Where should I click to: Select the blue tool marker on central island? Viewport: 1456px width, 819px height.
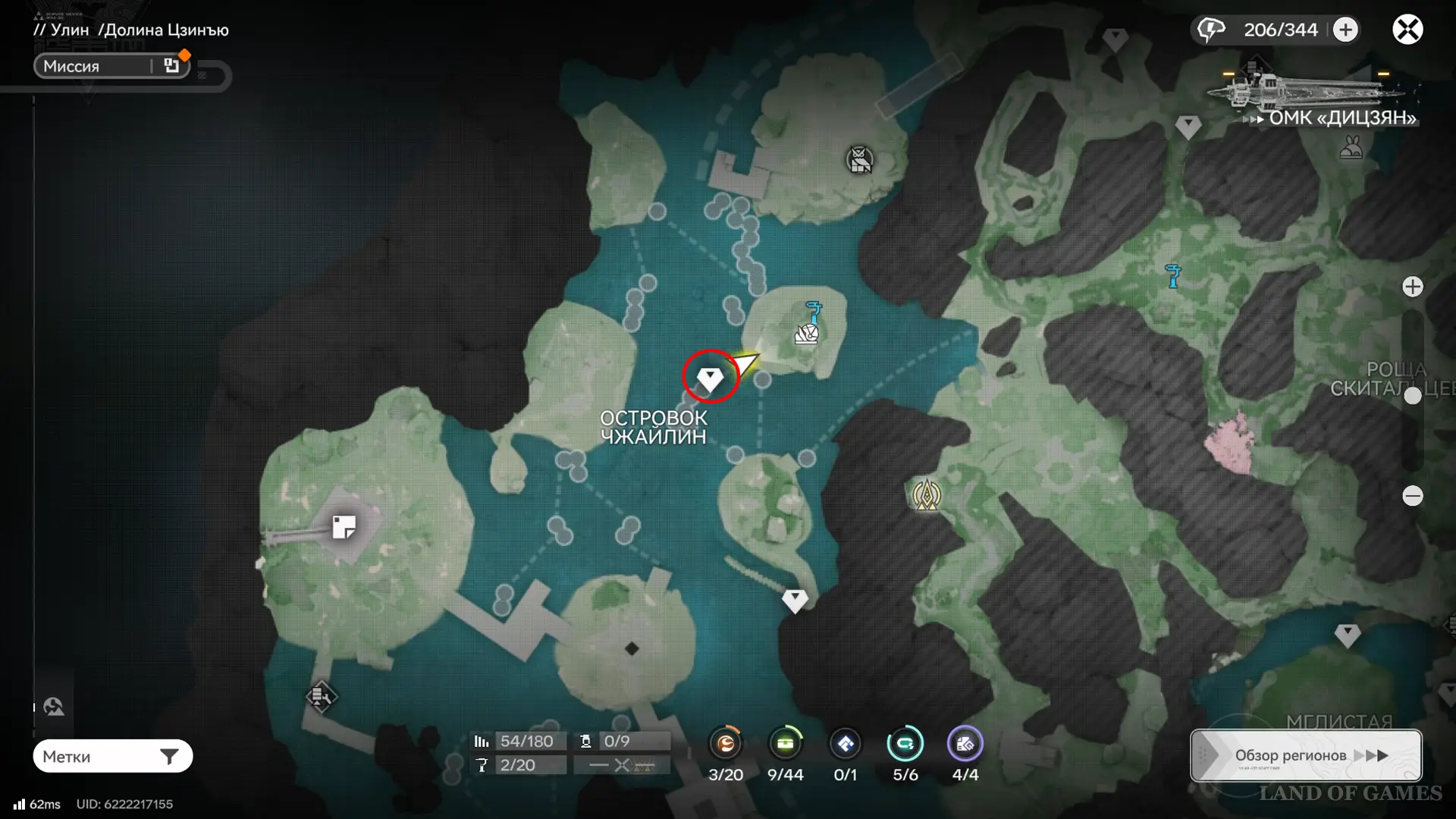pos(814,310)
